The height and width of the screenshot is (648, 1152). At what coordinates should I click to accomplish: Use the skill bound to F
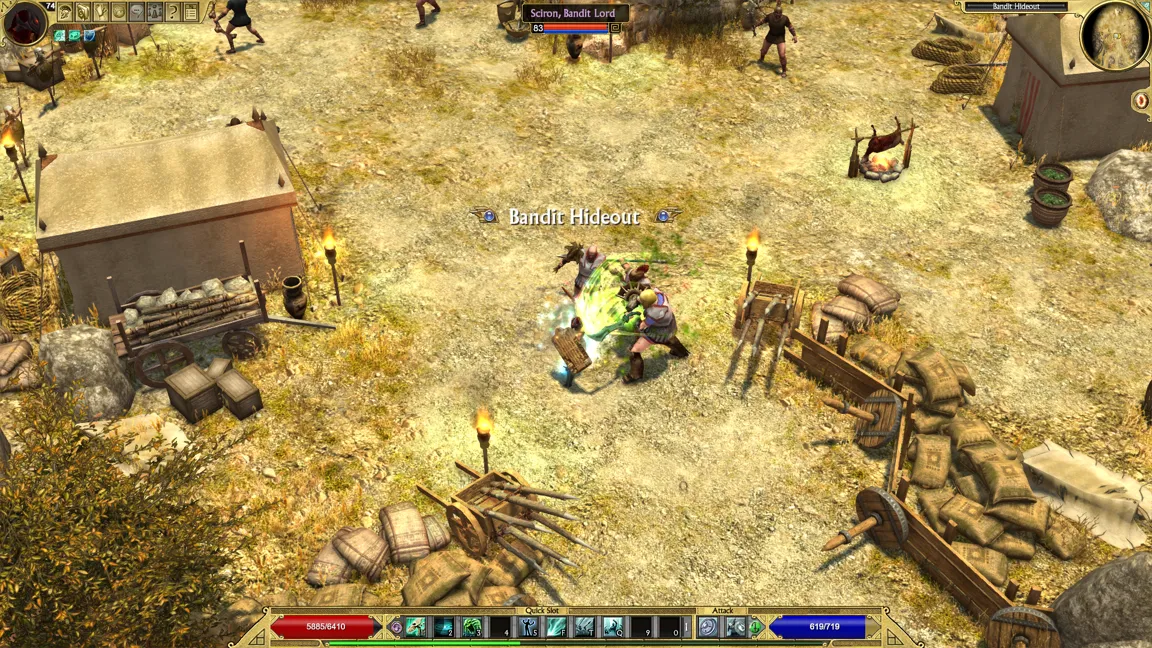pos(557,627)
